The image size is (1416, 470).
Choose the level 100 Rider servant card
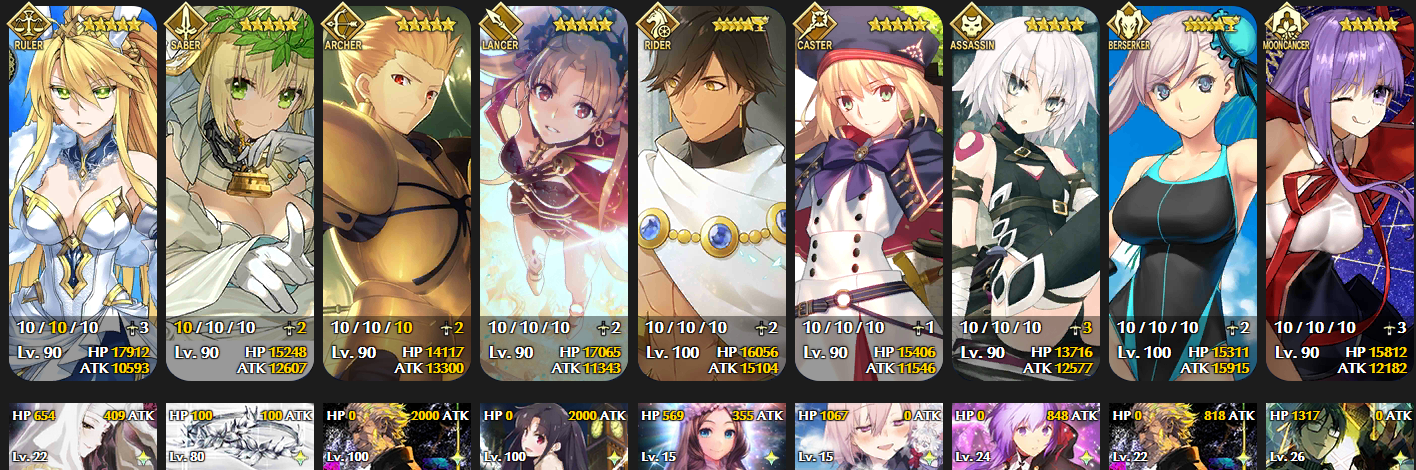[711, 192]
